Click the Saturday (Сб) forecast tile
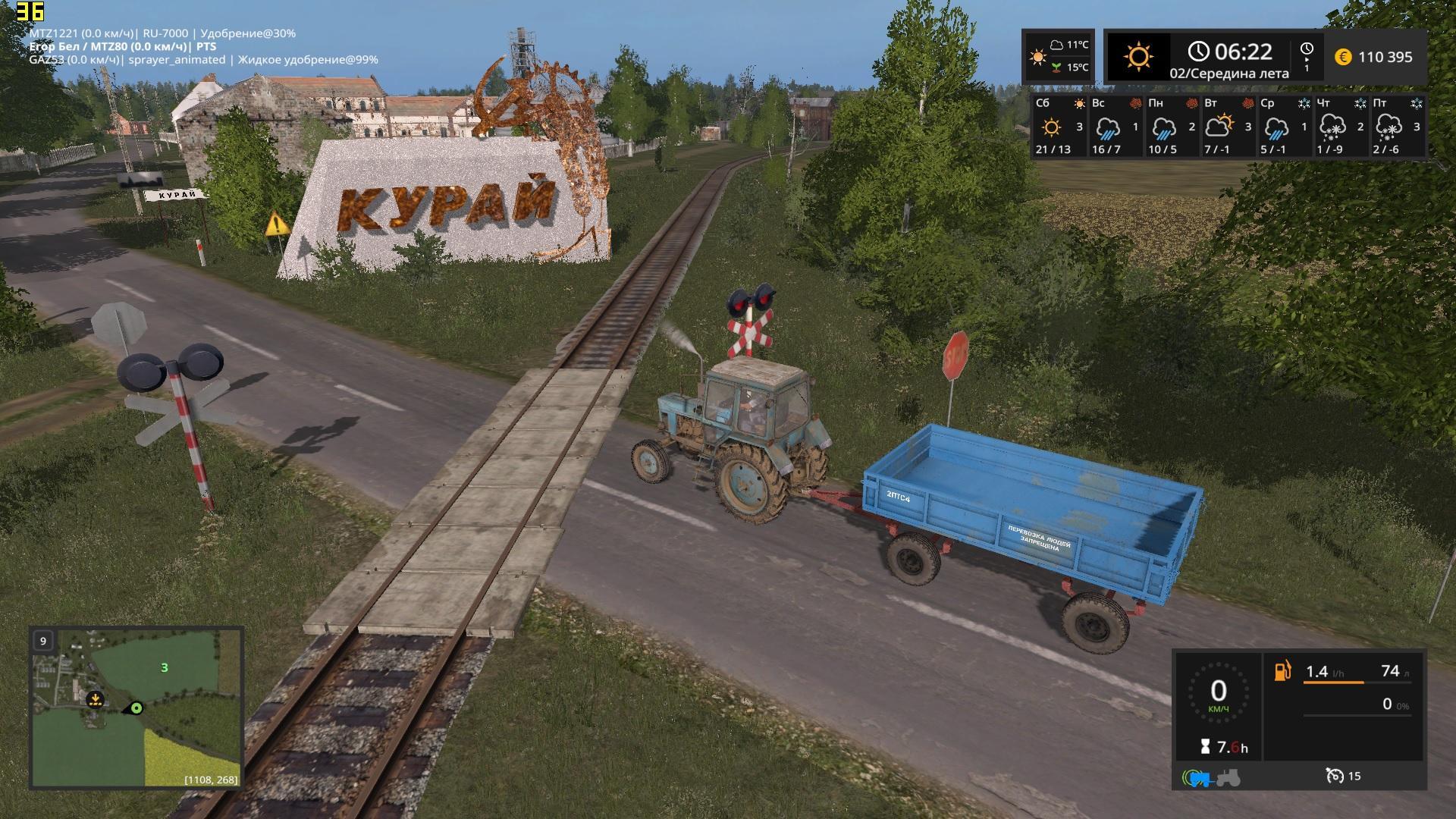1456x819 pixels. click(x=1059, y=126)
